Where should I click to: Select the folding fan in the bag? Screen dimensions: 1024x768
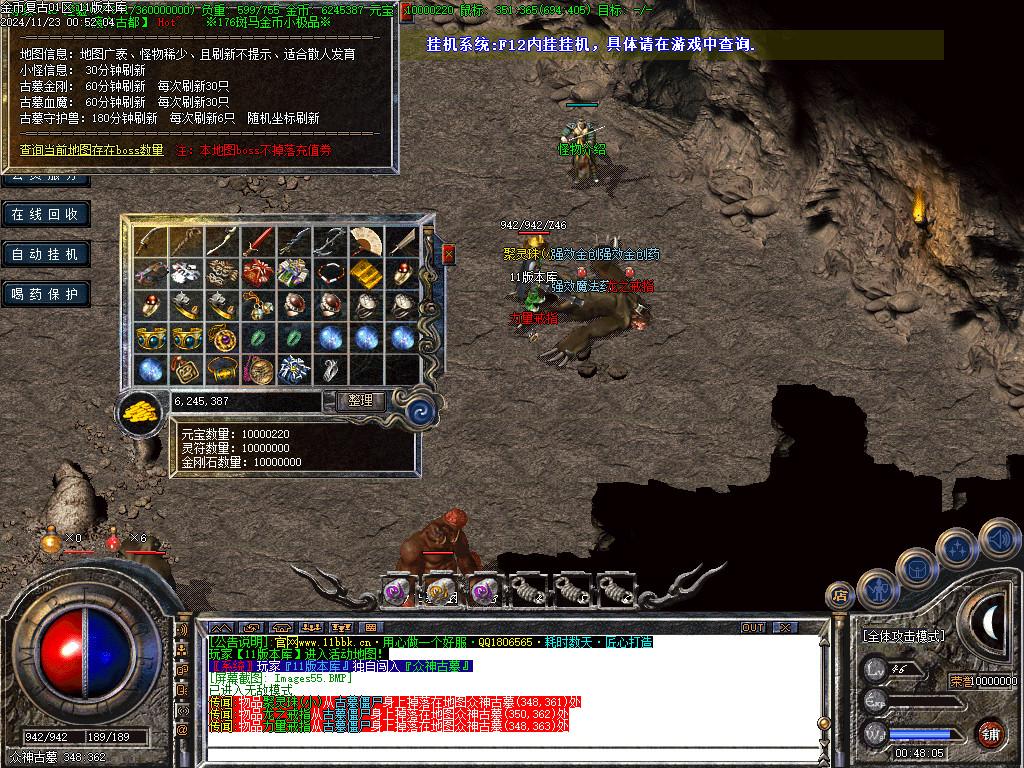[366, 241]
